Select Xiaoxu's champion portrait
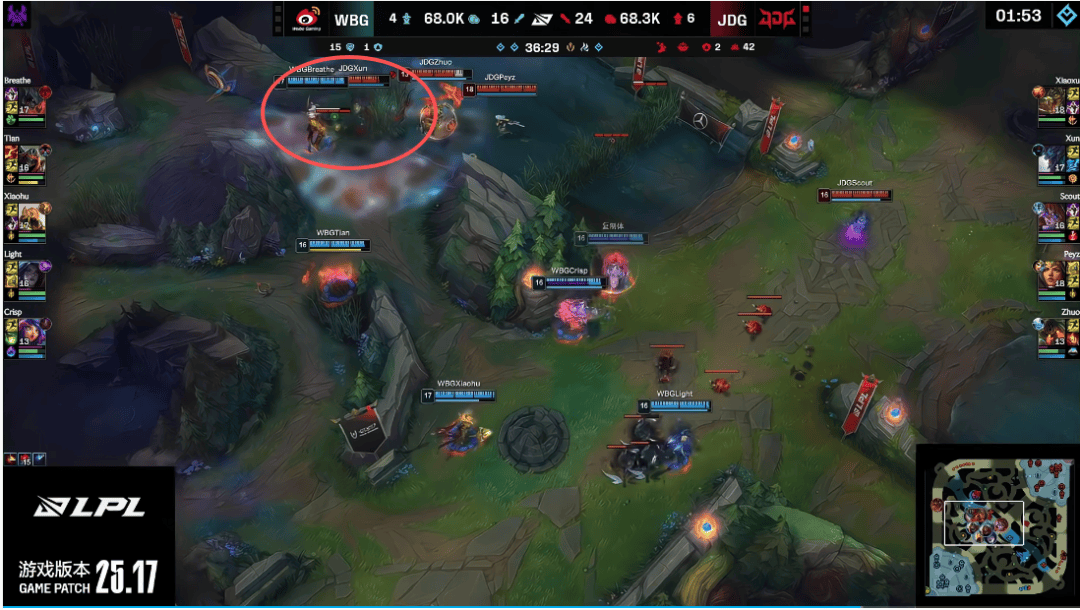1080x610 pixels. pyautogui.click(x=1052, y=102)
